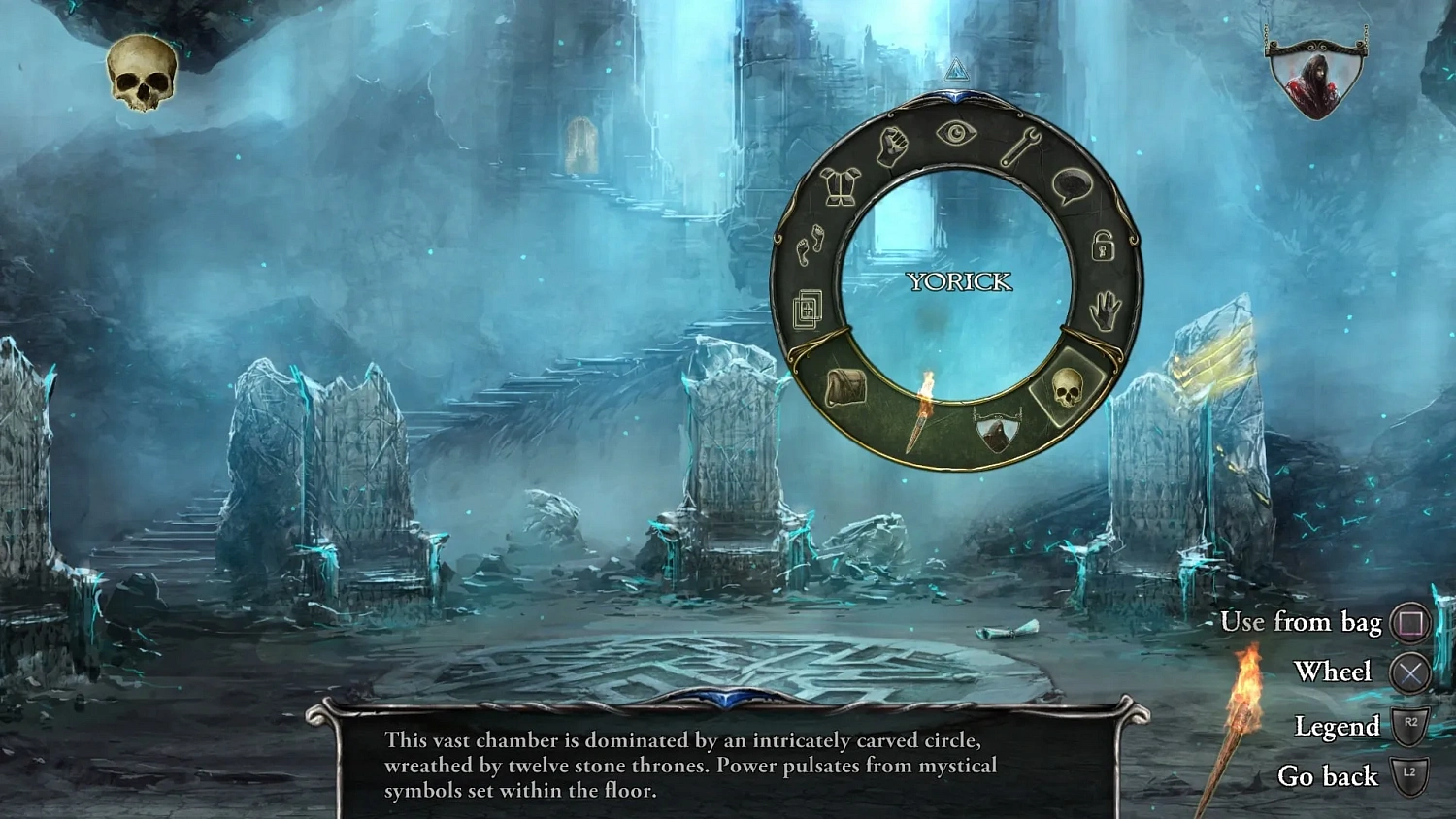Open the map cards icon on the wheel

click(x=807, y=309)
